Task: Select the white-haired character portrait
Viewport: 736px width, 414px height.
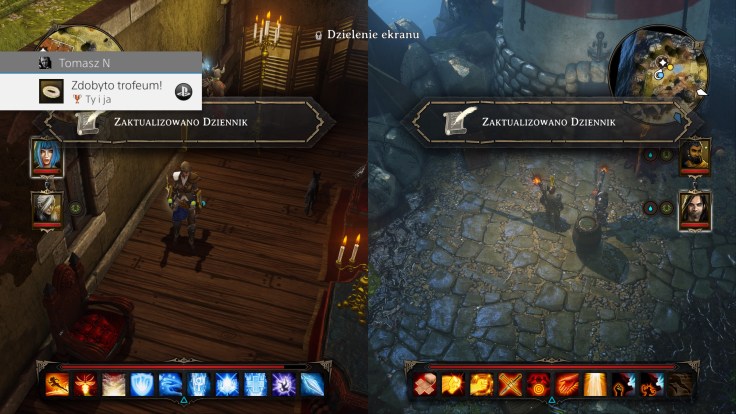Action: pyautogui.click(x=47, y=209)
